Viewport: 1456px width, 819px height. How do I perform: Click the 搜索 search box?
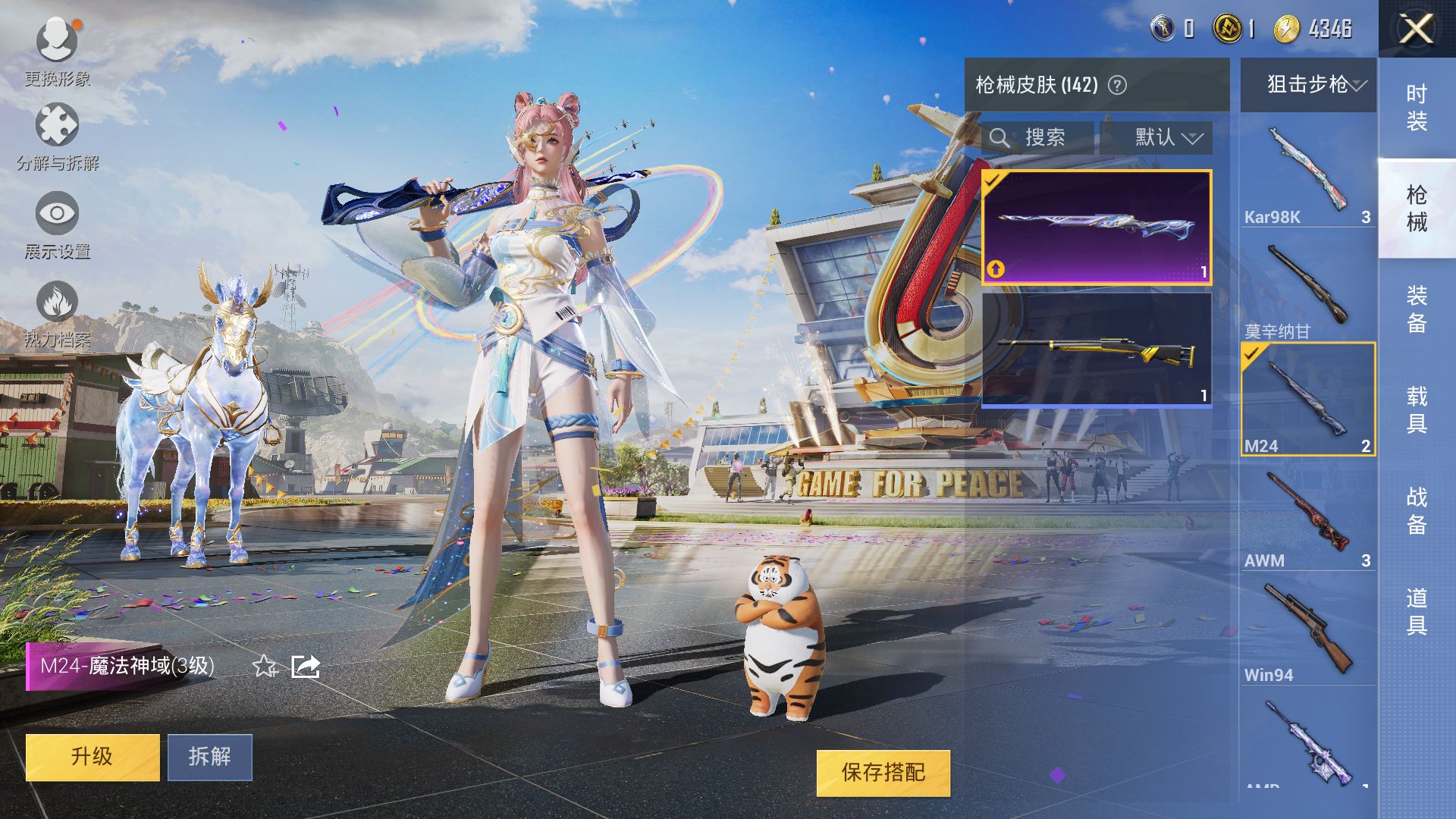tap(1037, 137)
